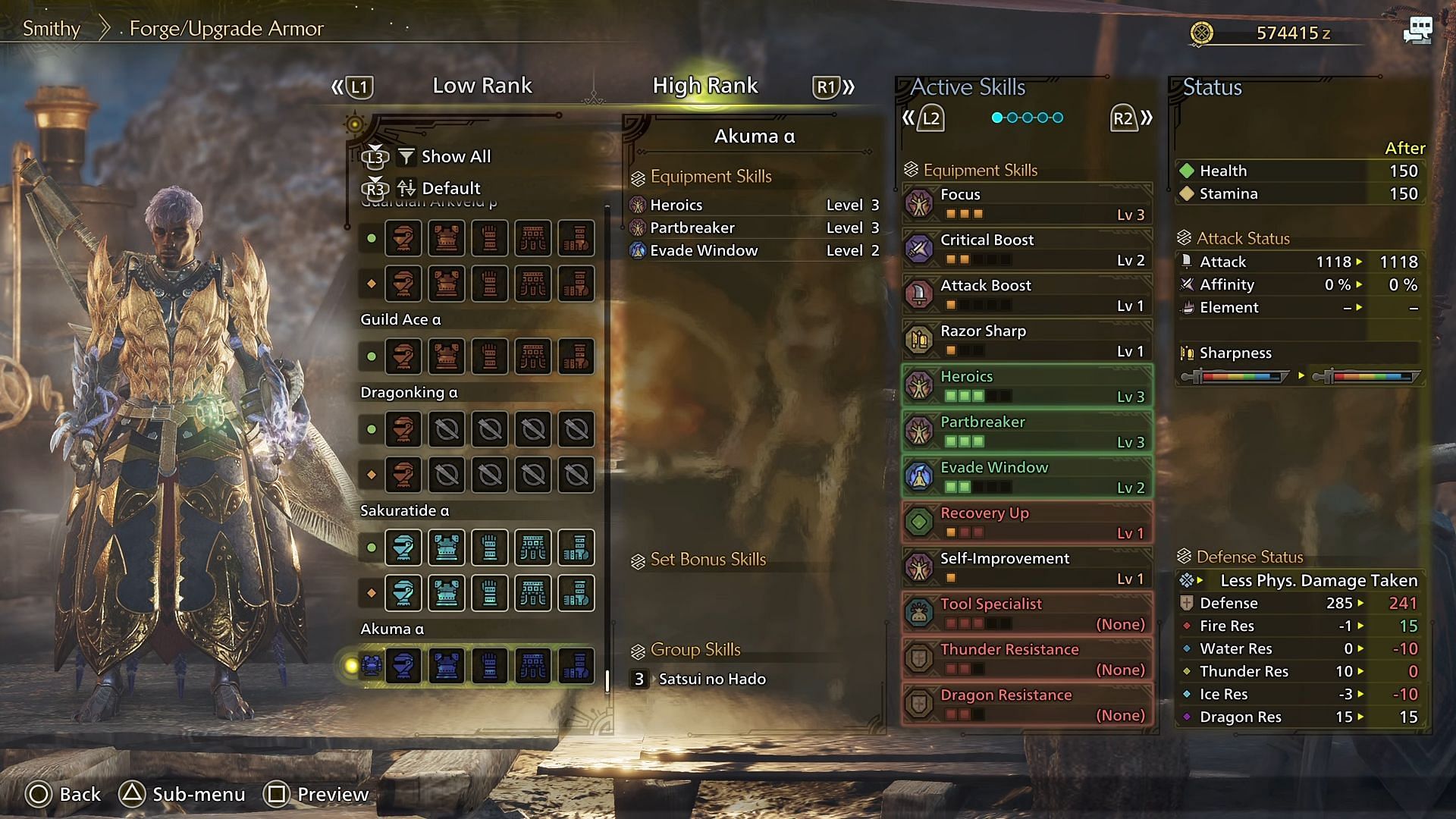
Task: Open the Show All filter
Action: (x=455, y=156)
